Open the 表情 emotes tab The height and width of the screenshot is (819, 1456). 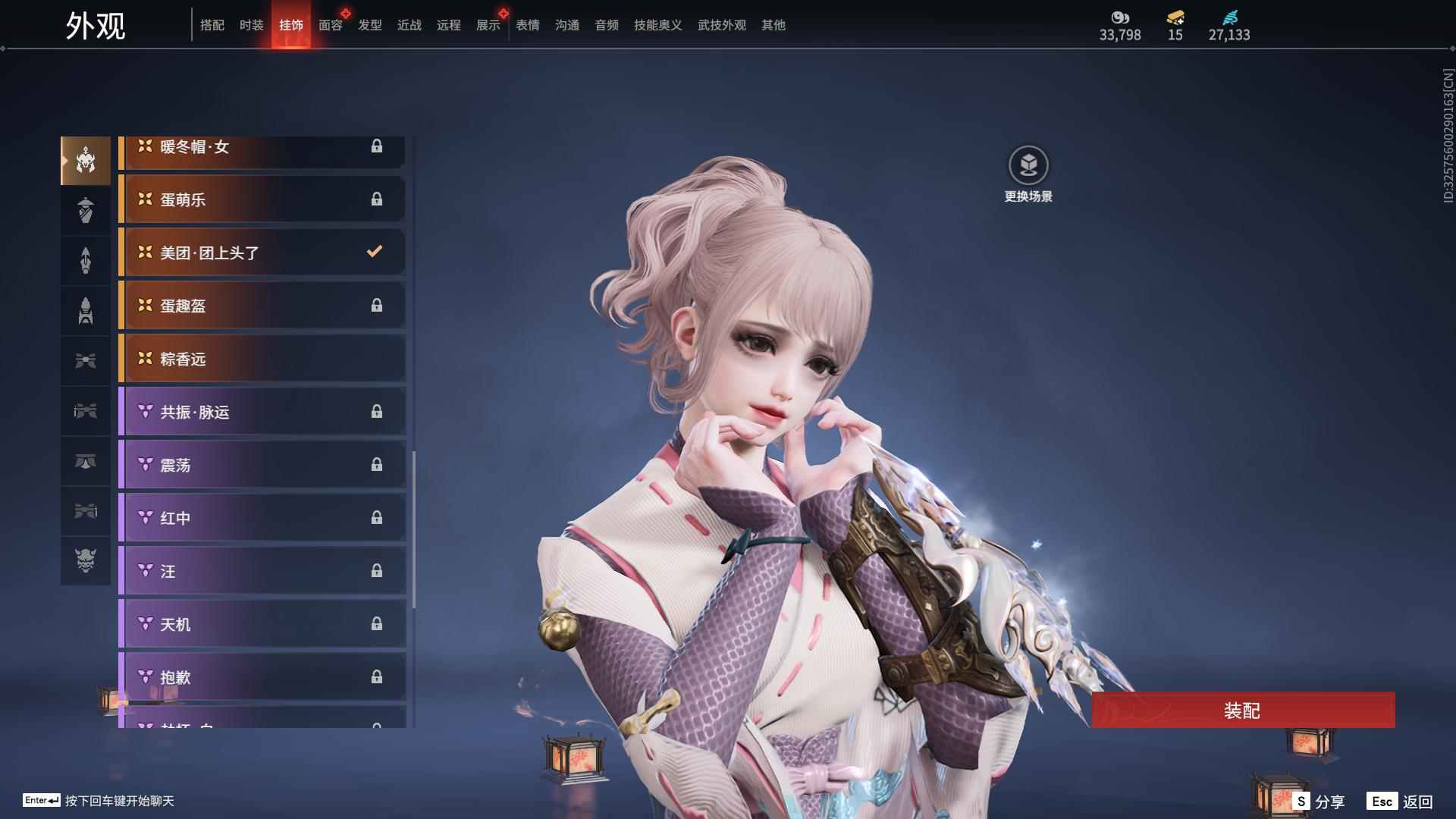coord(528,25)
